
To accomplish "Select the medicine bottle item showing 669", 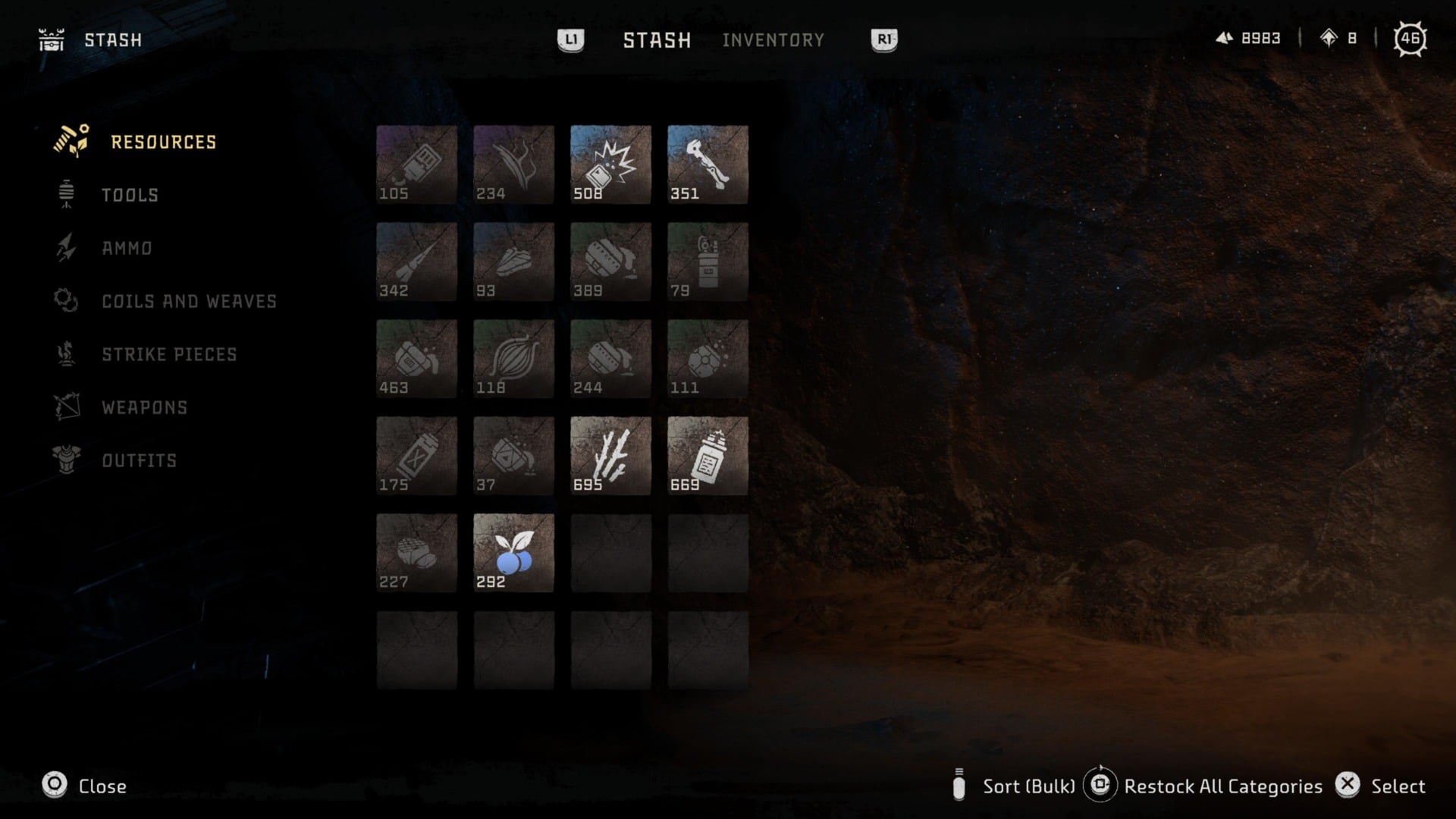I will 708,455.
